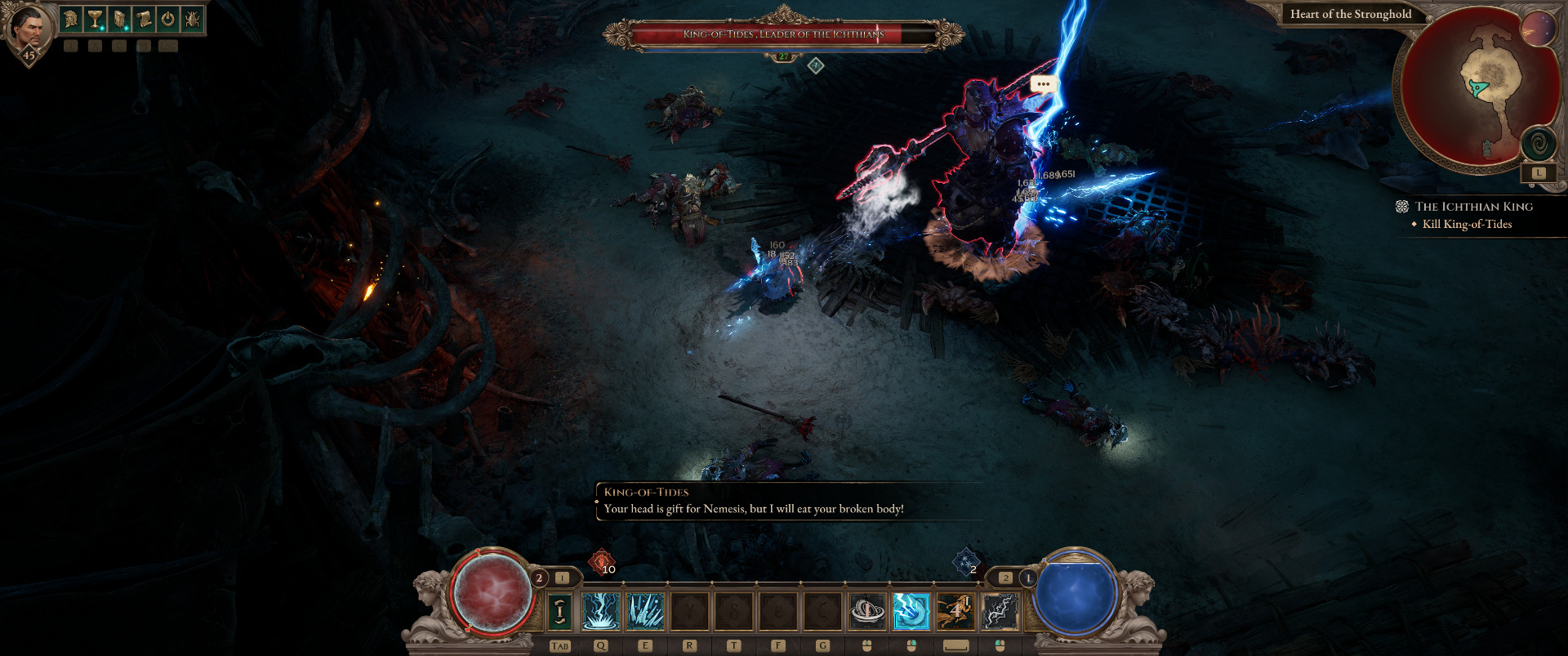Open the character sheet helmet icon

click(72, 19)
